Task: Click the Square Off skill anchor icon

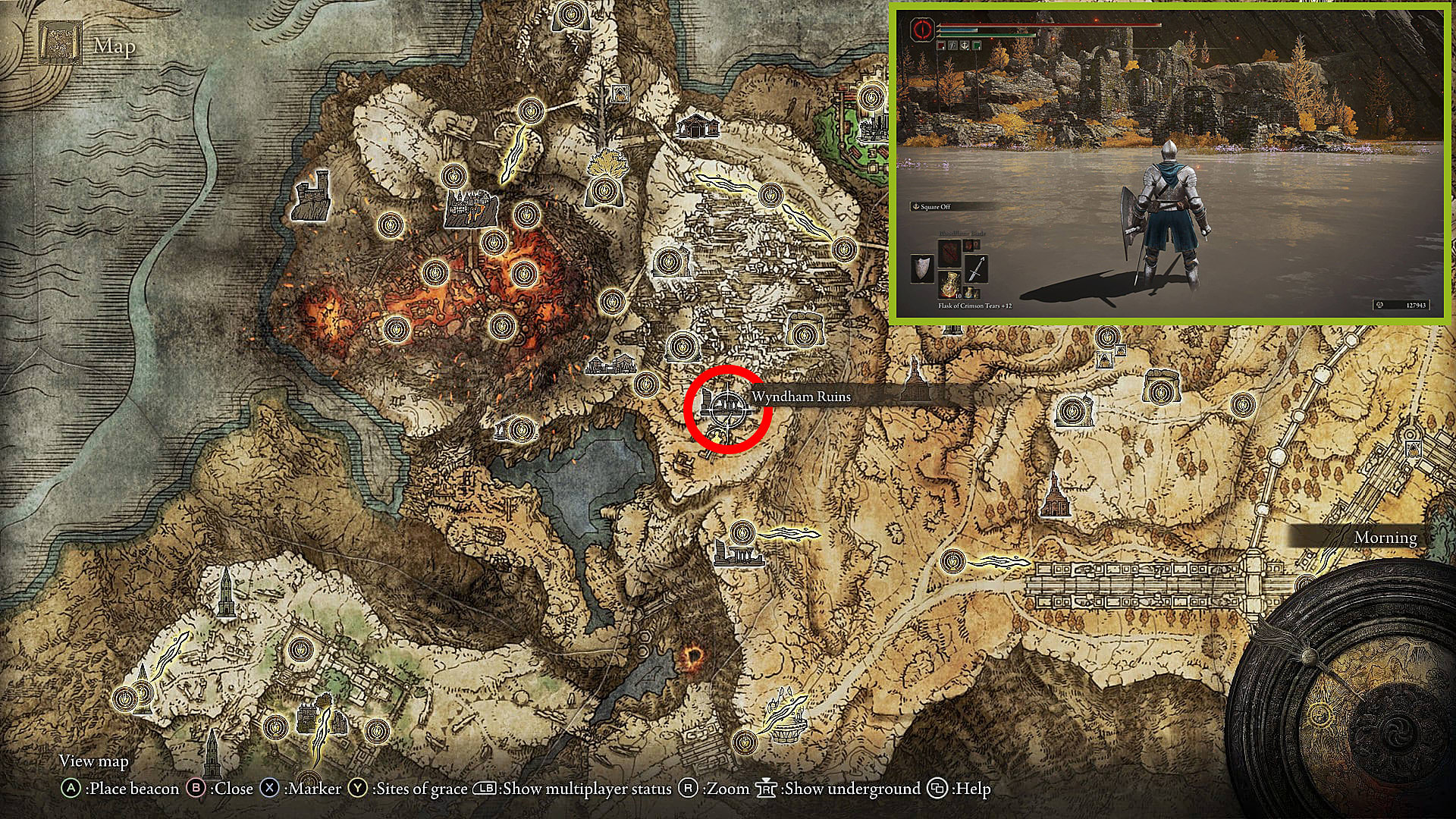Action: coord(916,206)
